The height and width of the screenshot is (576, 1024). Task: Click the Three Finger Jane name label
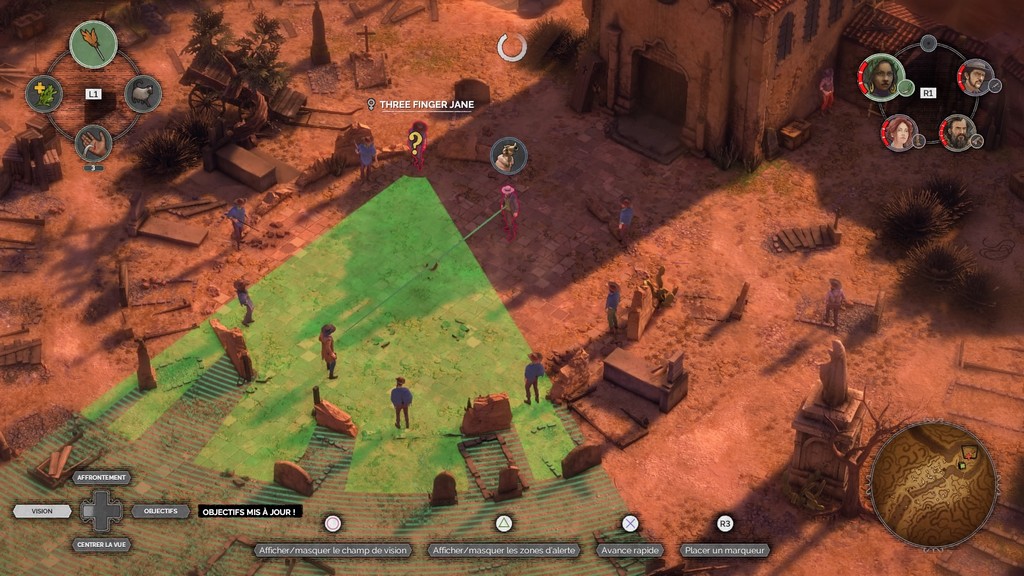tap(425, 104)
